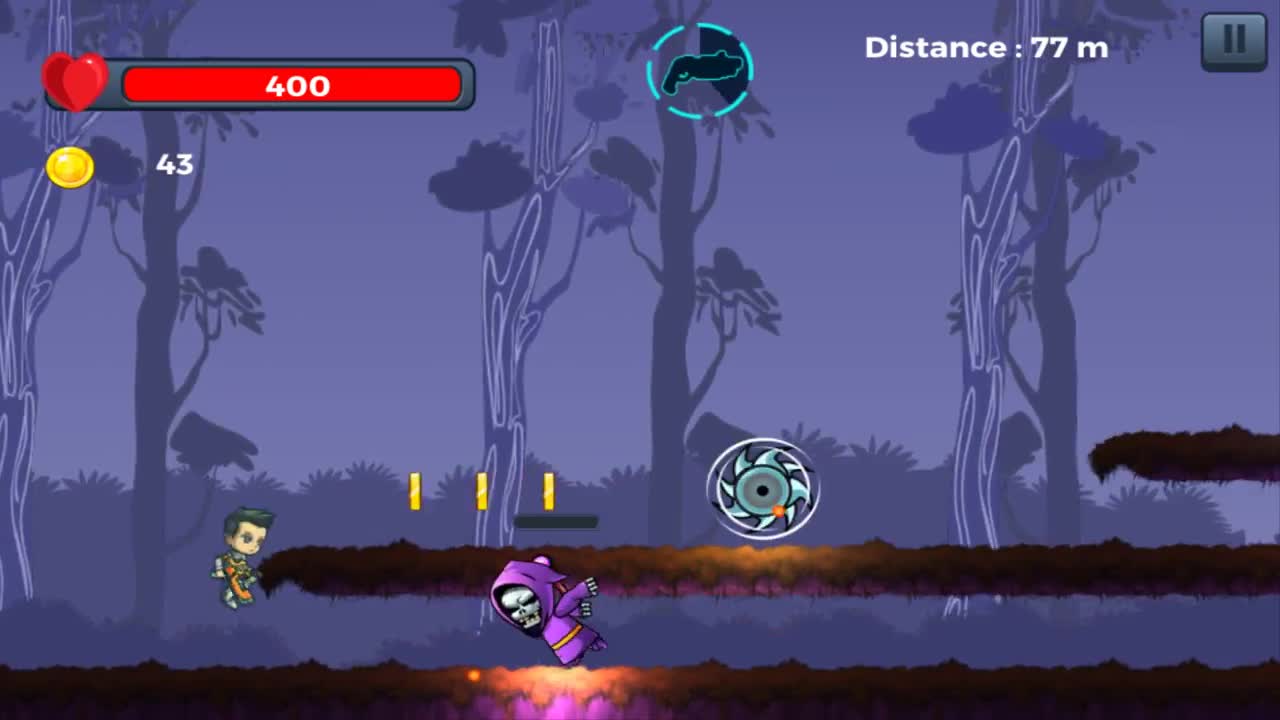Click the coin count showing 43
1280x720 pixels.
176,165
